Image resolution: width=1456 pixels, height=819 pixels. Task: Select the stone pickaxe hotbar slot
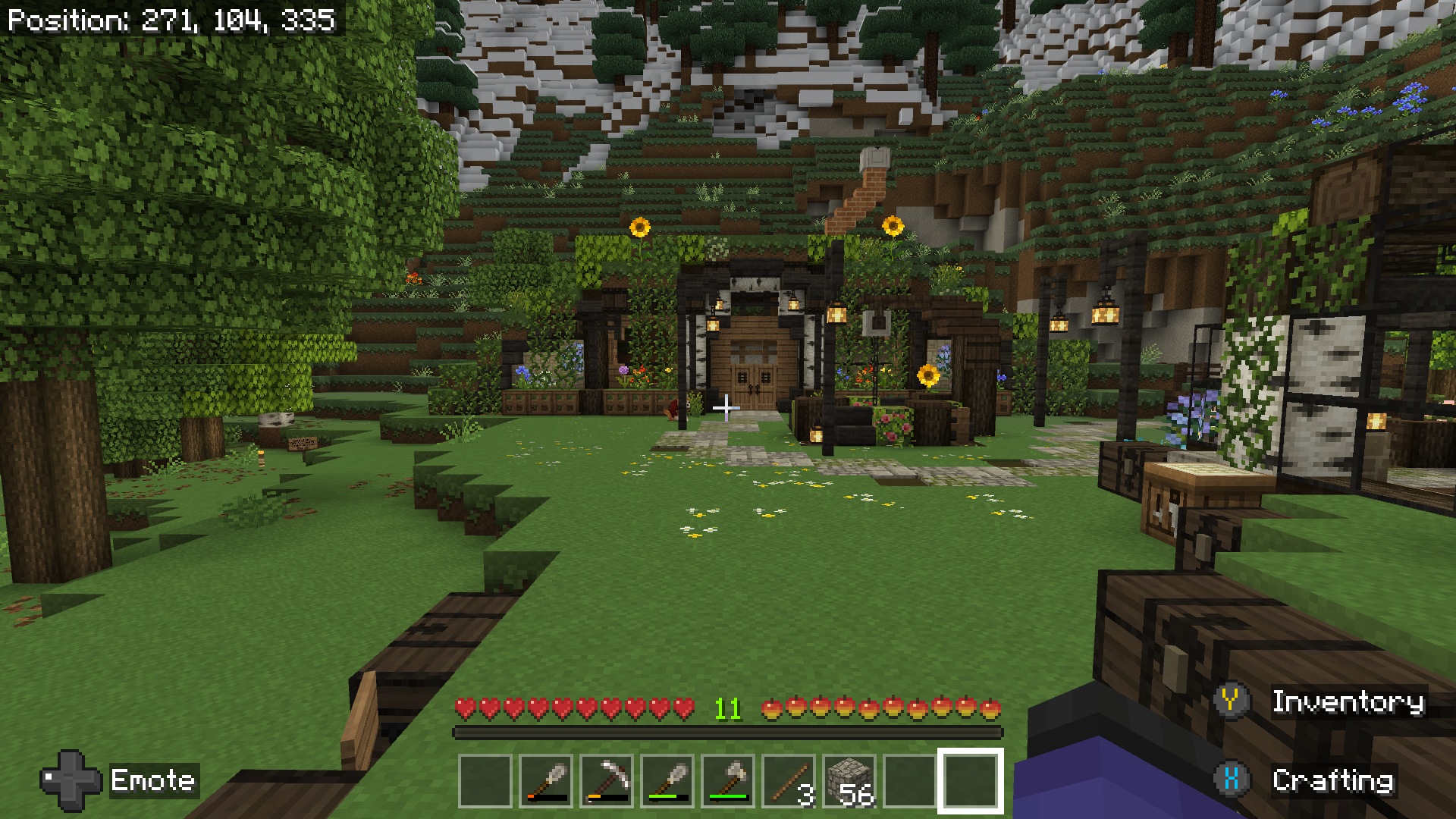click(607, 780)
